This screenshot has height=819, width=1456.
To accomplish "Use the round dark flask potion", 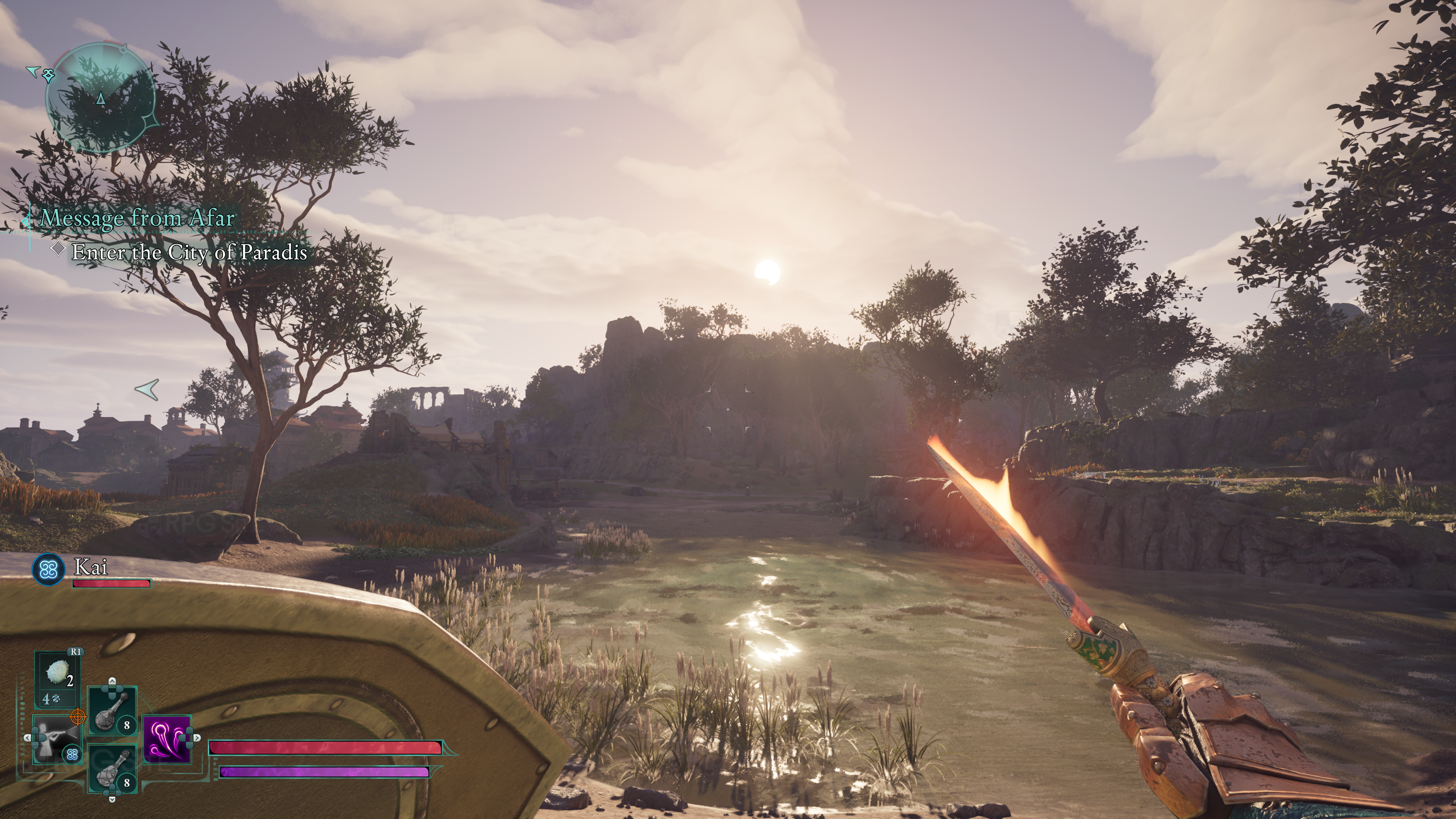I will coord(113,711).
